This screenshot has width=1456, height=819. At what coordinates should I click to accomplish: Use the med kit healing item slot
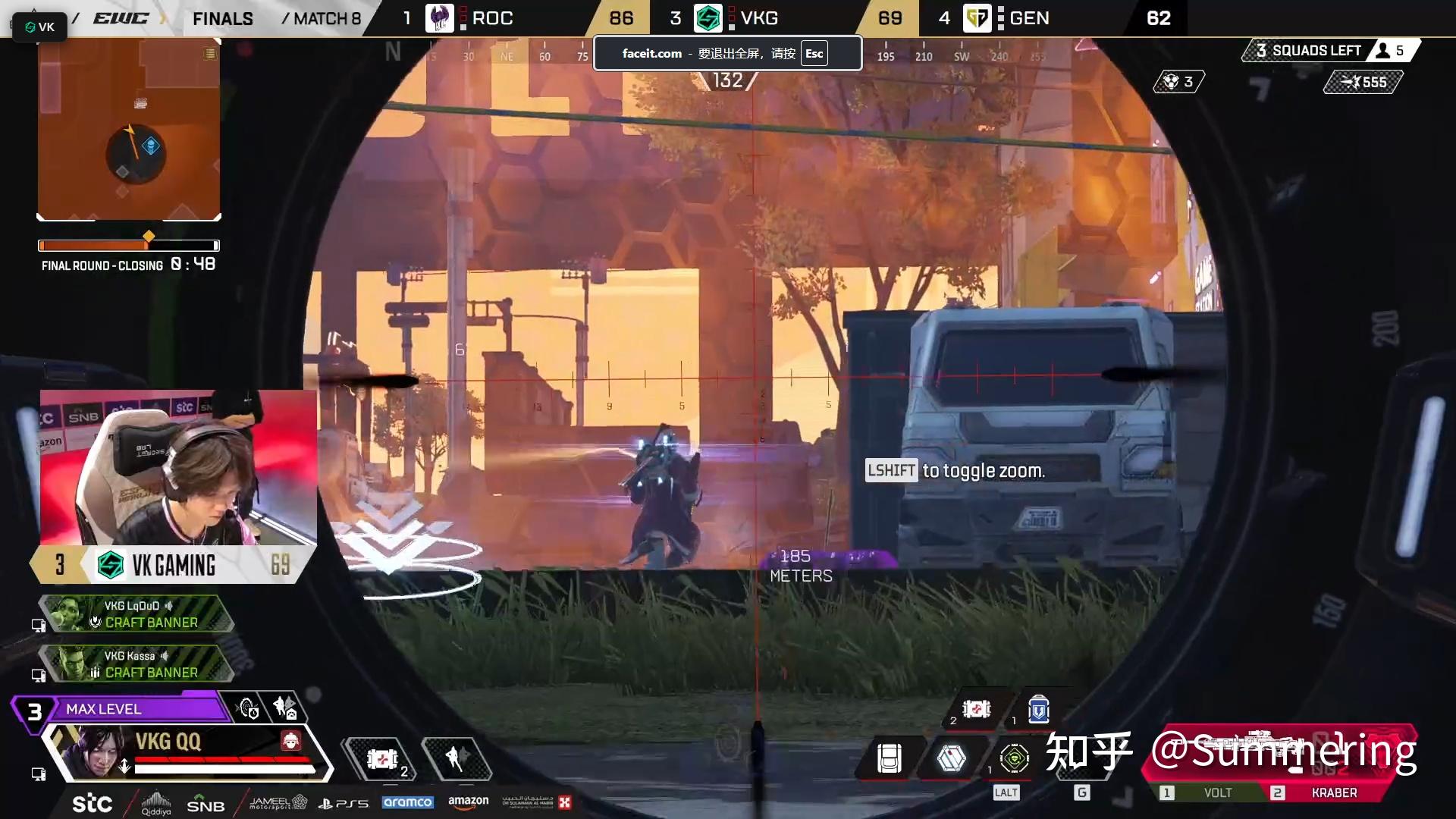click(382, 758)
